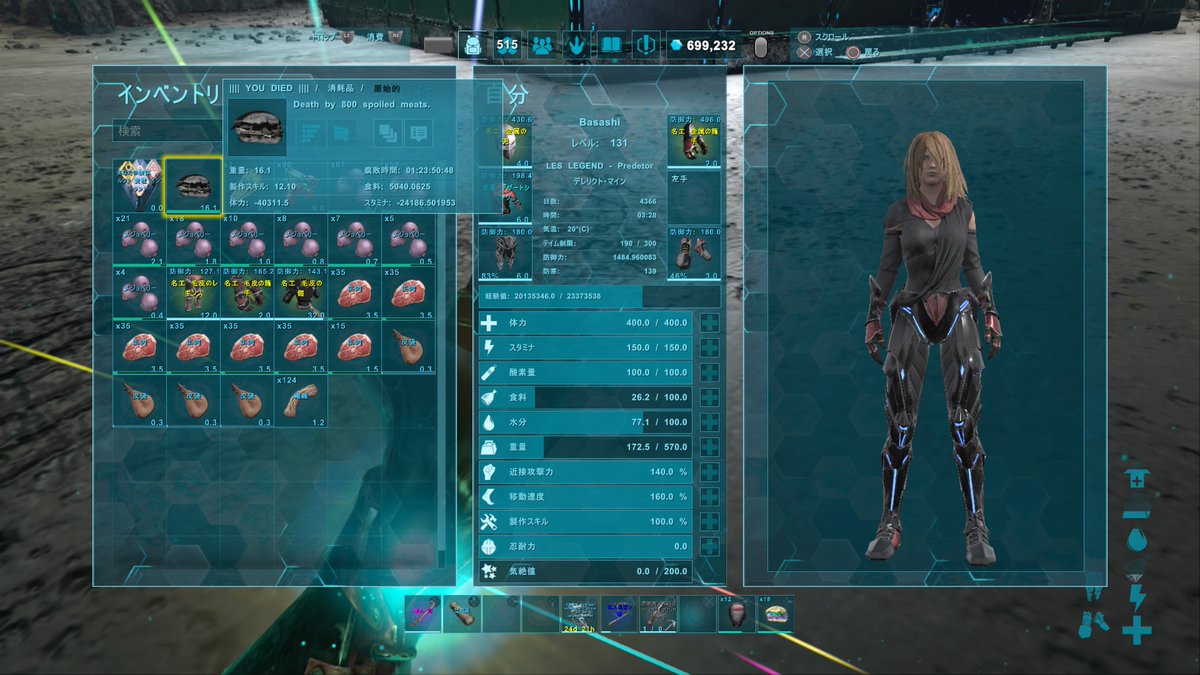Open the engram hexagon tab showing 515
The width and height of the screenshot is (1200, 675).
(x=507, y=45)
